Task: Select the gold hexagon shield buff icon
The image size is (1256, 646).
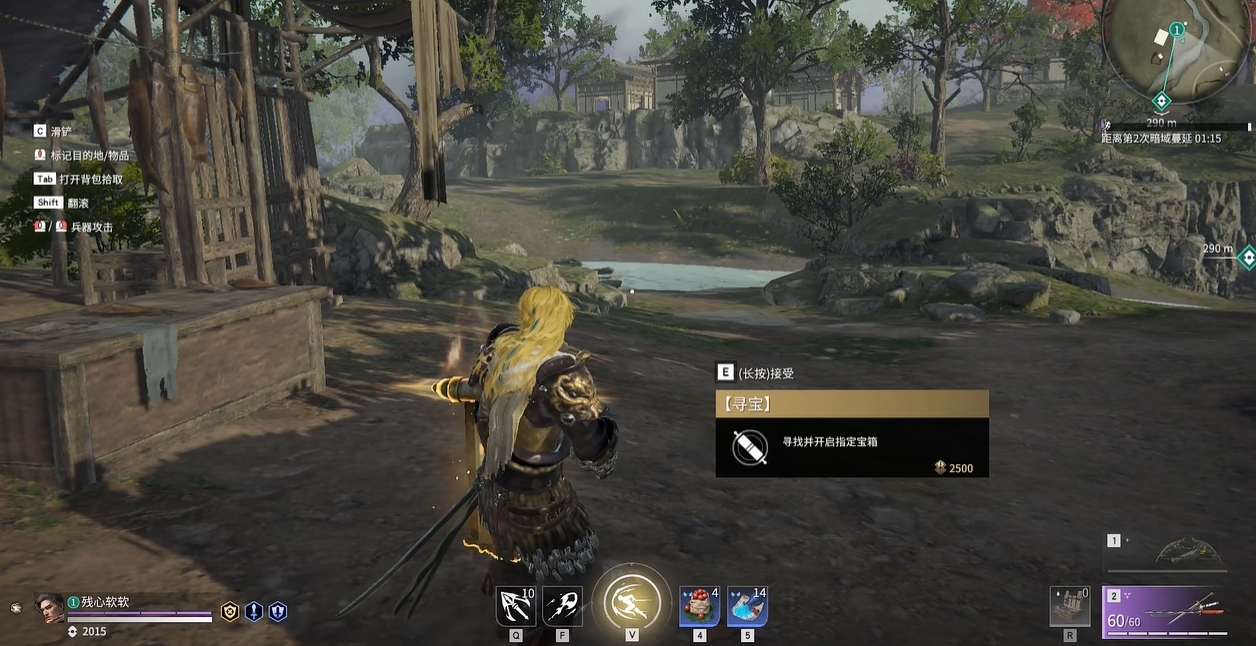Action: click(x=230, y=612)
